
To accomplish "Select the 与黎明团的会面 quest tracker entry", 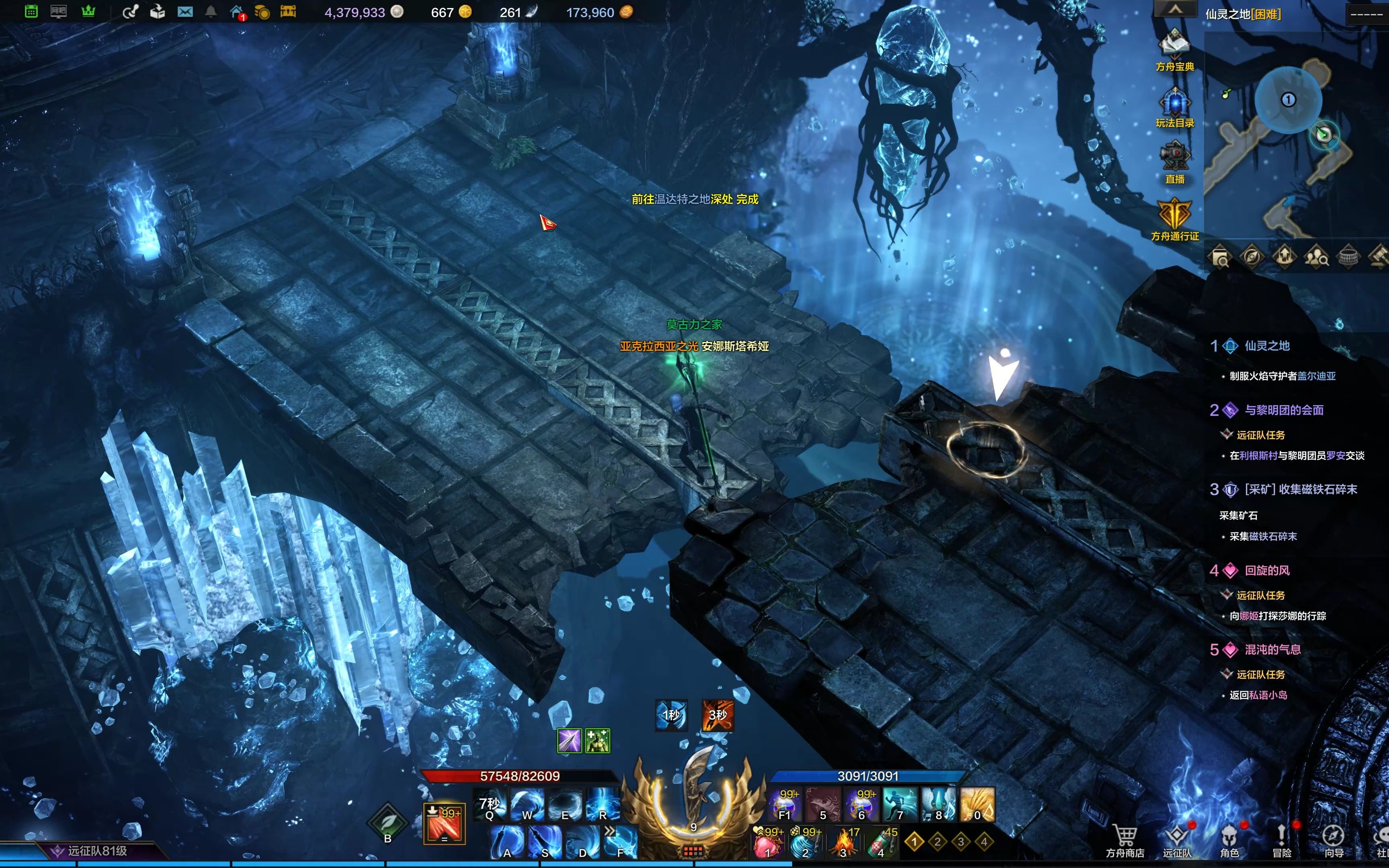I will coord(1283,410).
